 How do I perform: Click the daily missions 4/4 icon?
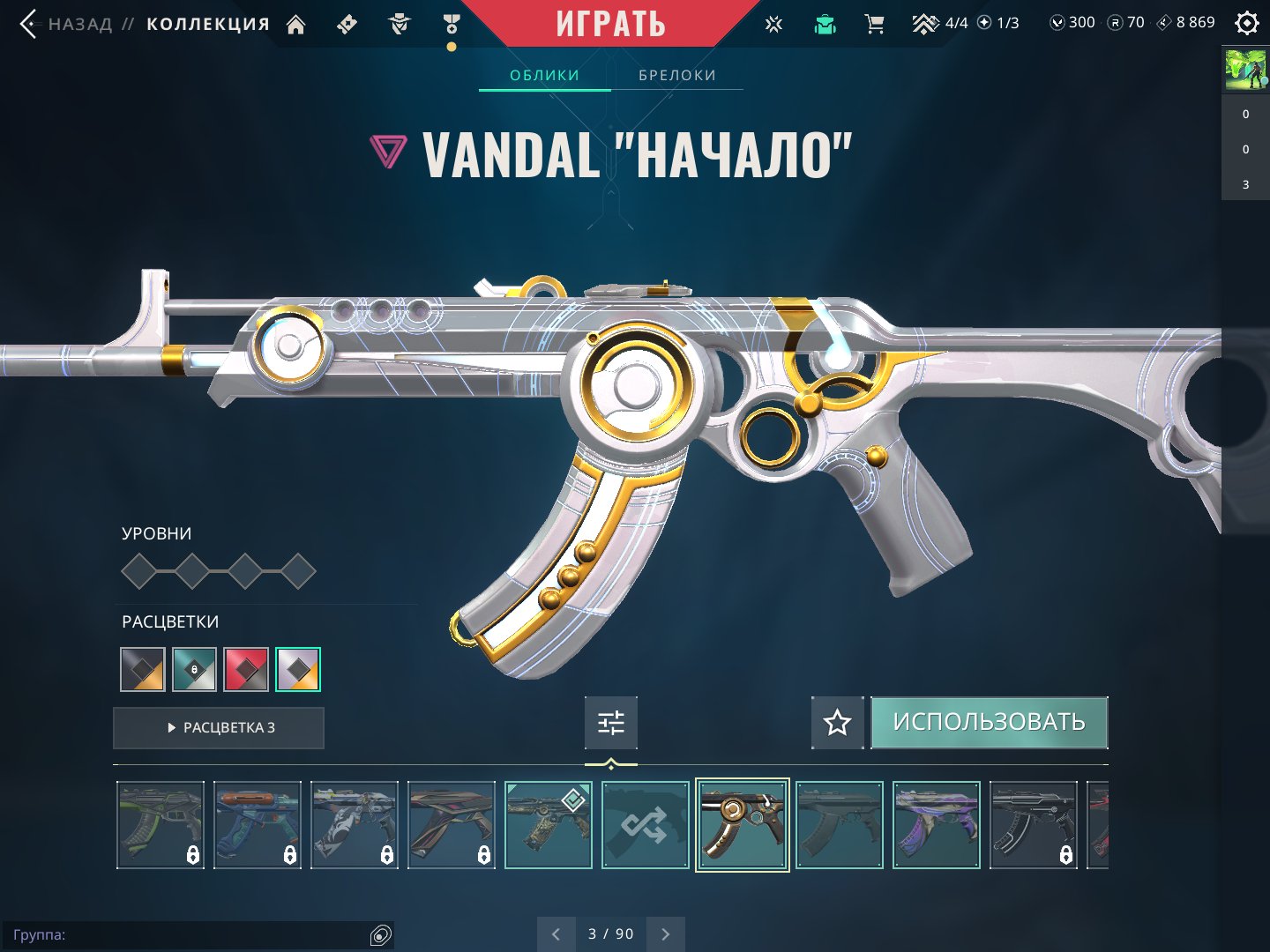tap(925, 23)
